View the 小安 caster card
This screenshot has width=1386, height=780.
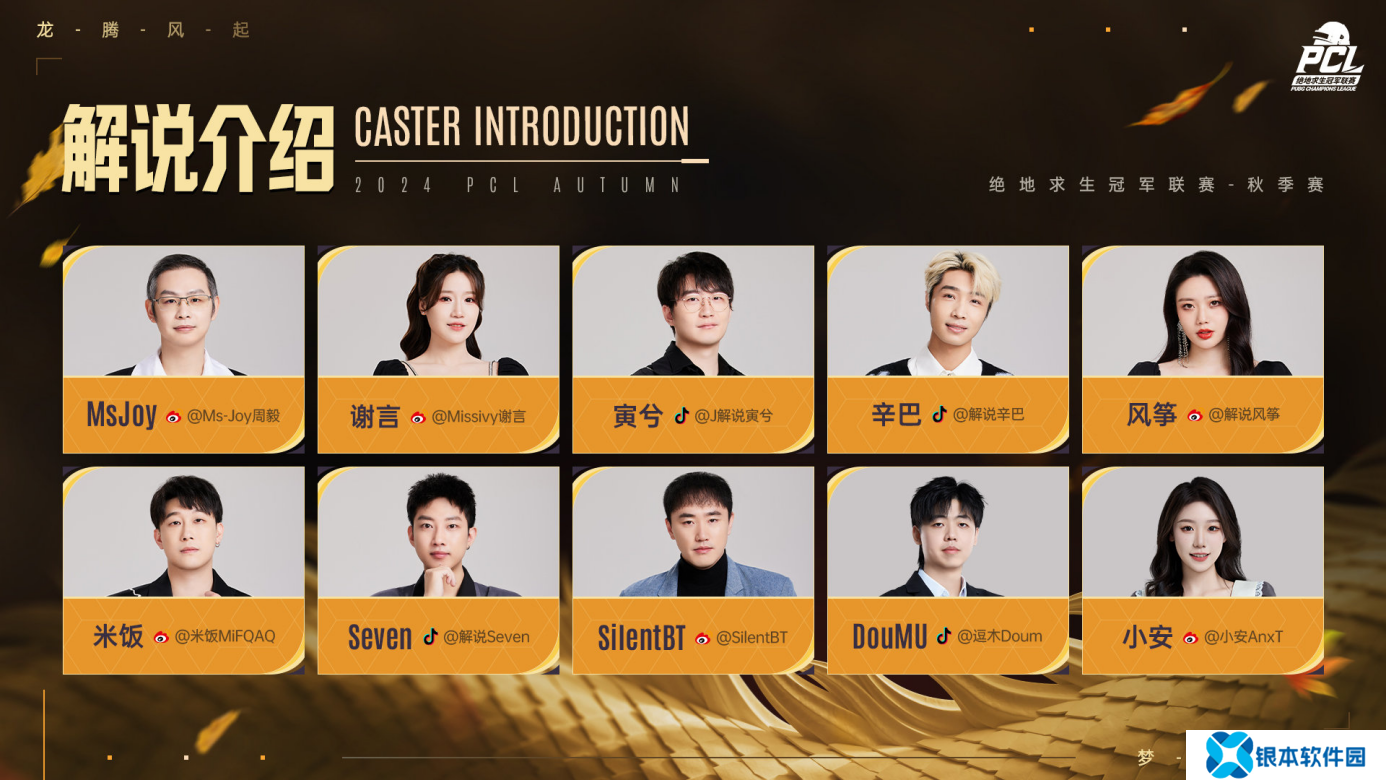[1203, 570]
